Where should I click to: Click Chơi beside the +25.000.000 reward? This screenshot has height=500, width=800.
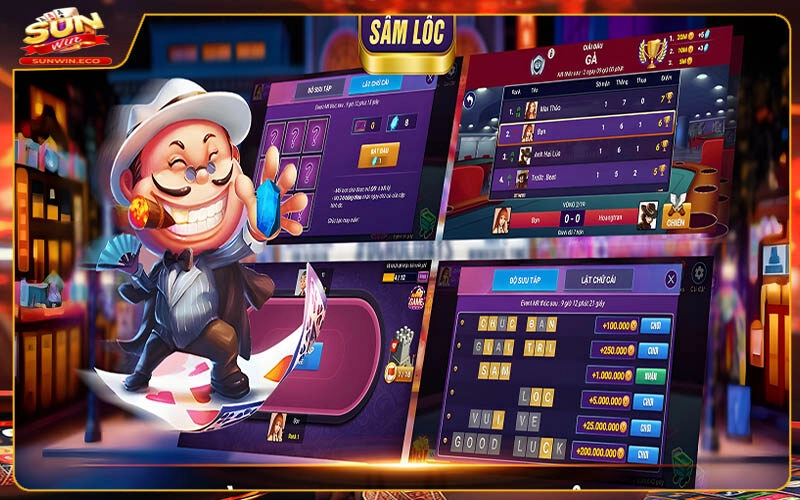(644, 428)
